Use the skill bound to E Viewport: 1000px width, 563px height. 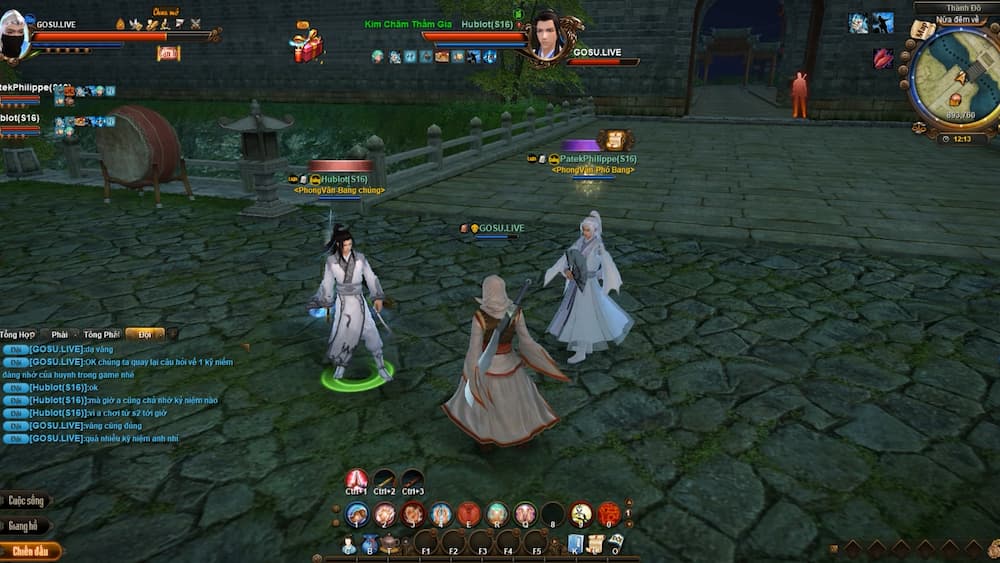tap(469, 515)
